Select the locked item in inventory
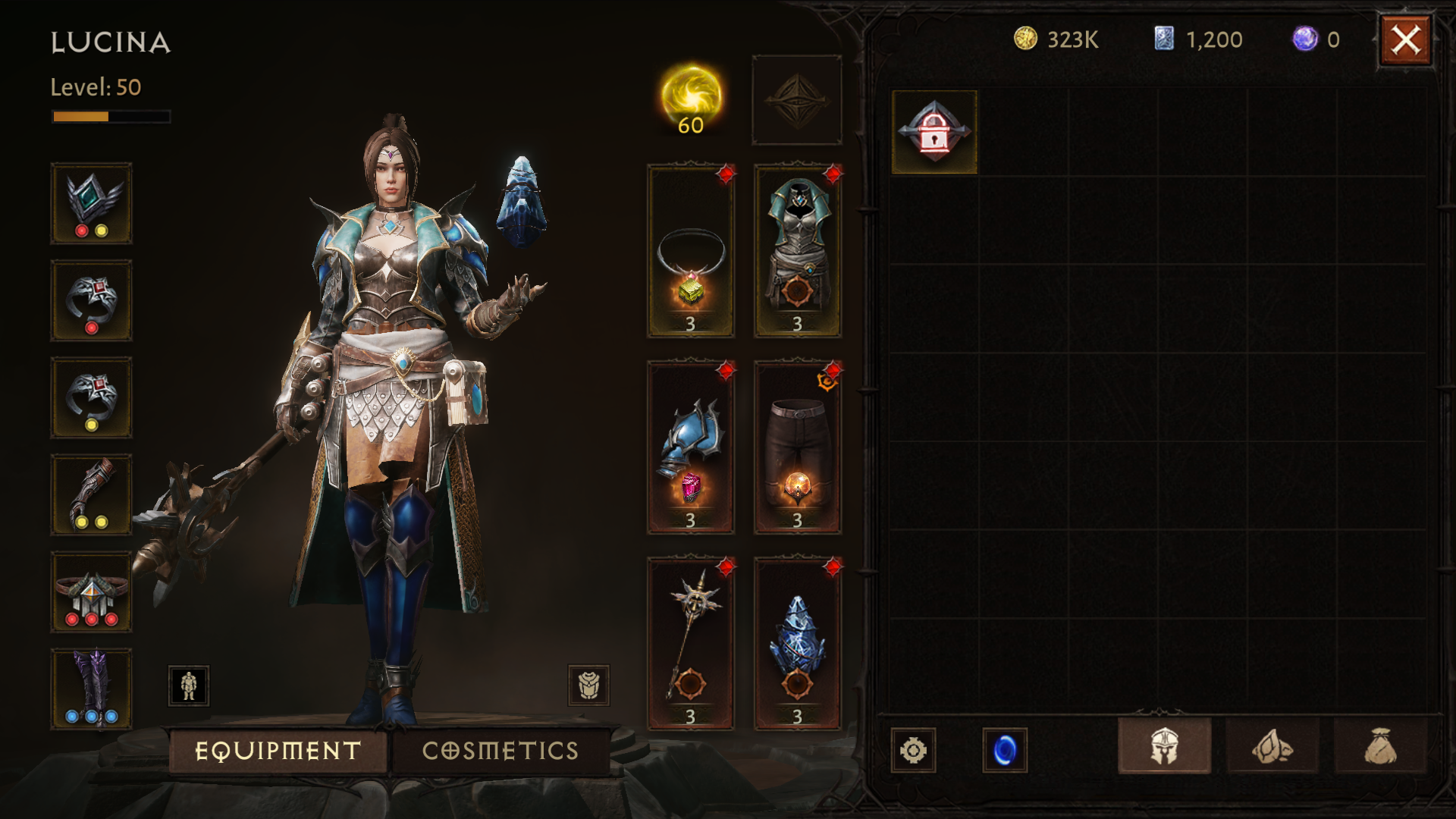The width and height of the screenshot is (1456, 819). click(934, 132)
